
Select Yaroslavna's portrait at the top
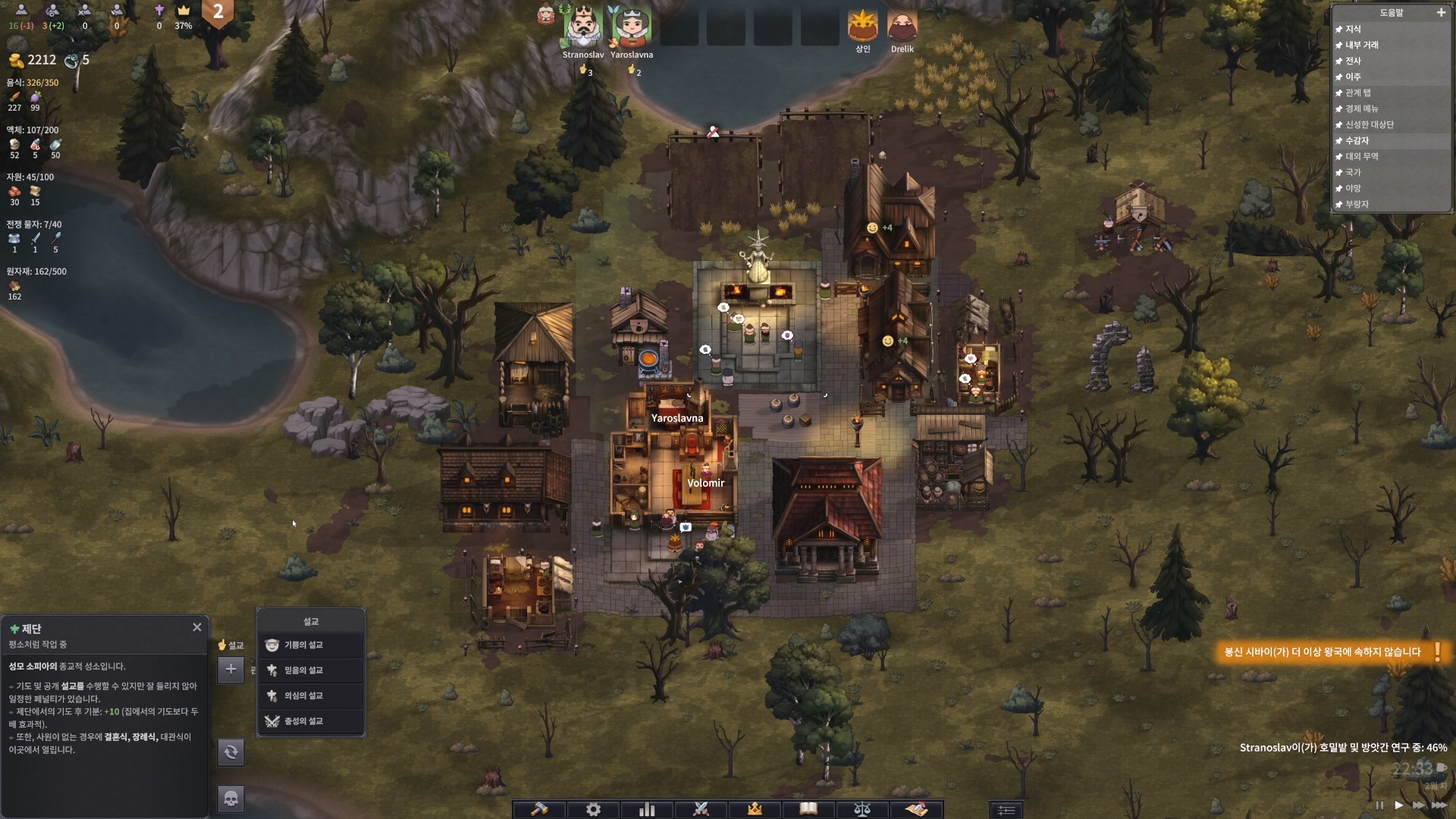click(x=631, y=27)
